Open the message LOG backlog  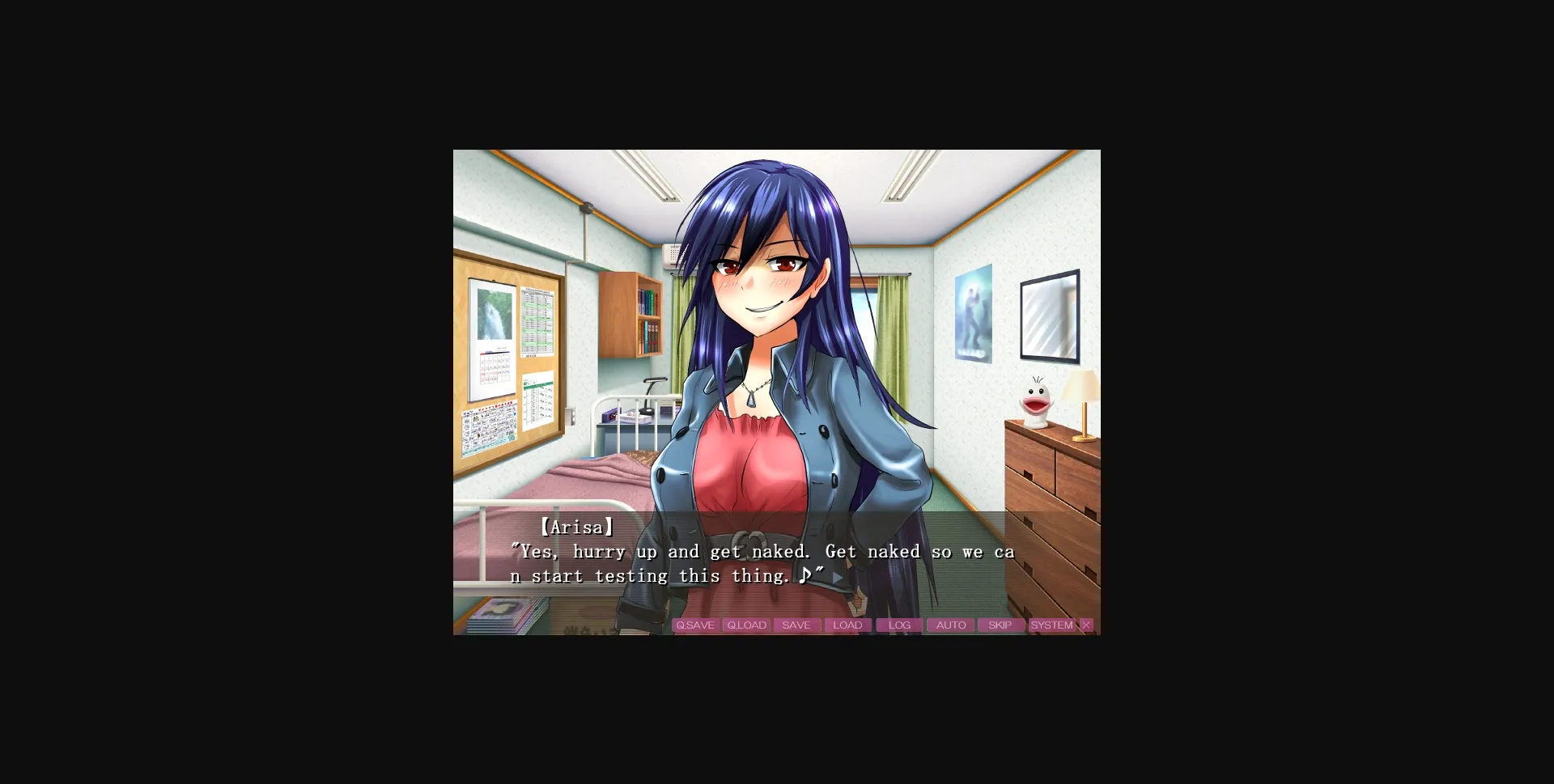pos(898,625)
